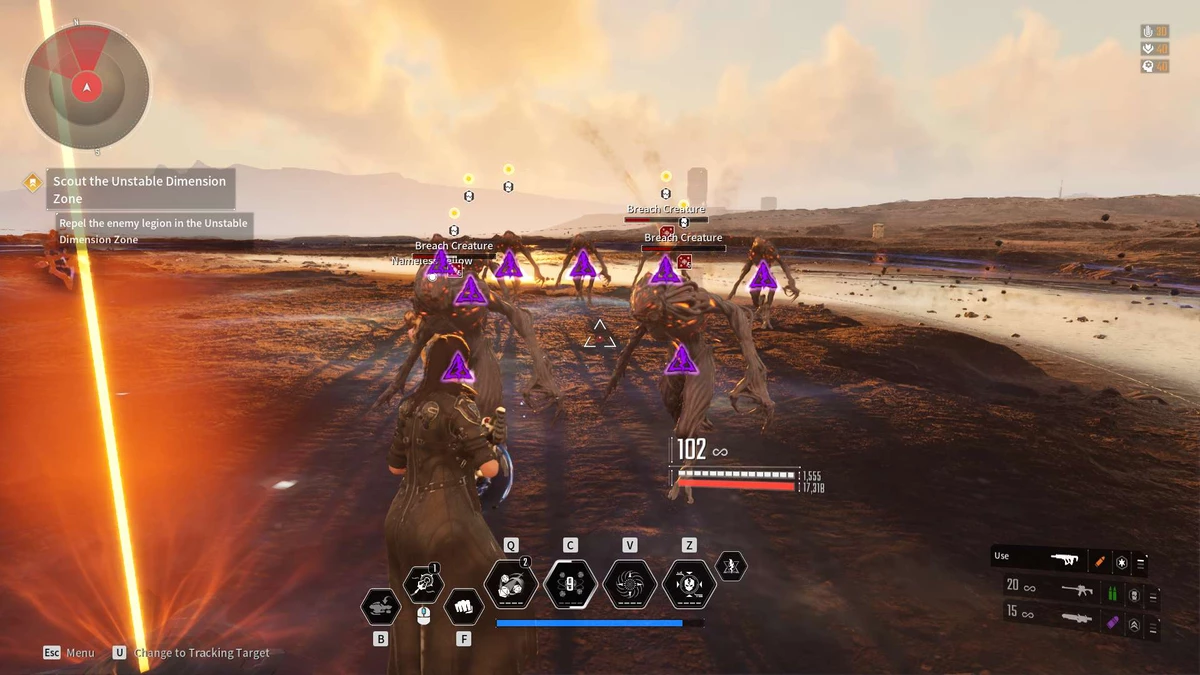Click the head-with-gear buff icon

pyautogui.click(x=1149, y=66)
